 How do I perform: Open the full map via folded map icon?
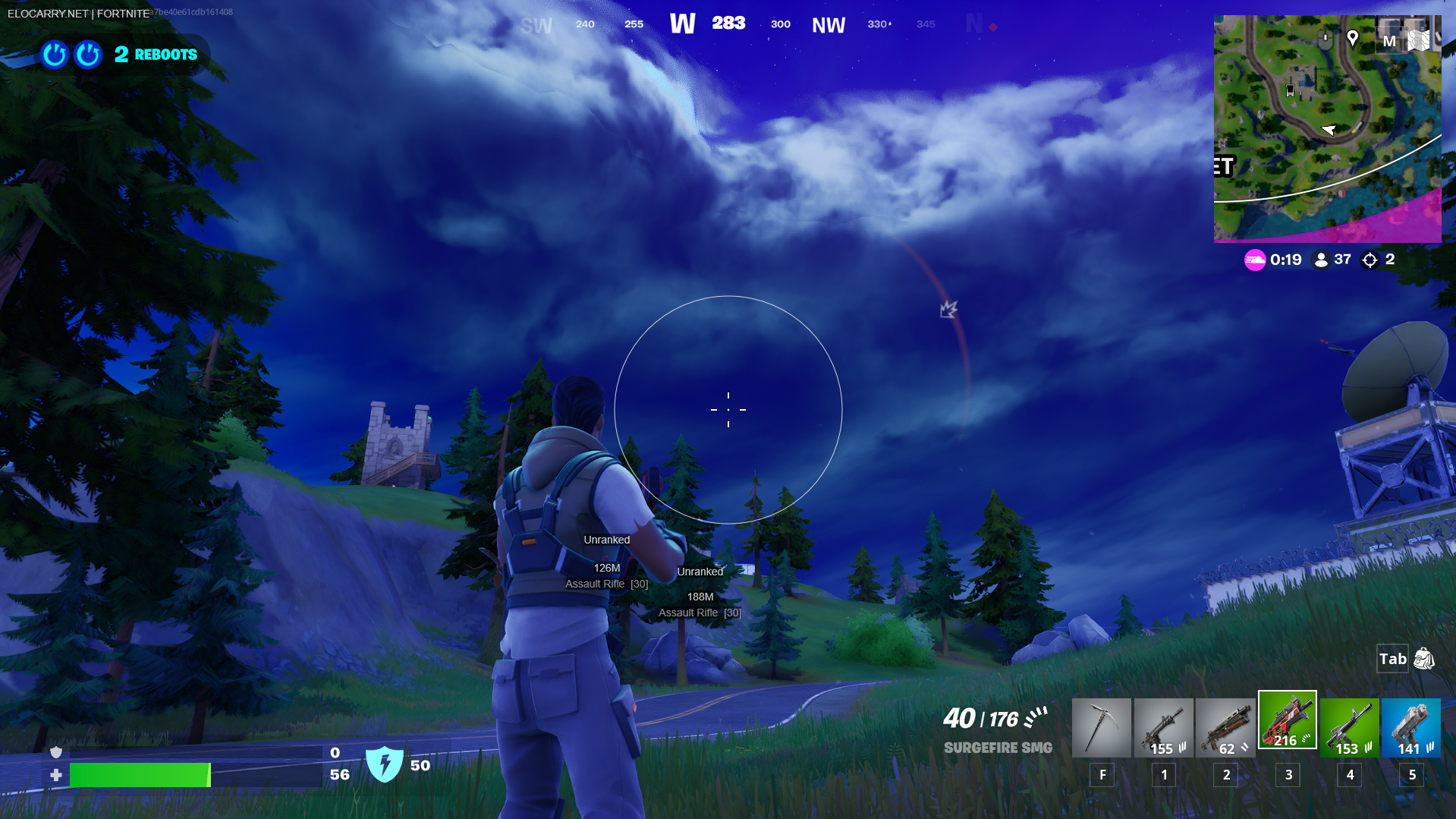coord(1419,39)
